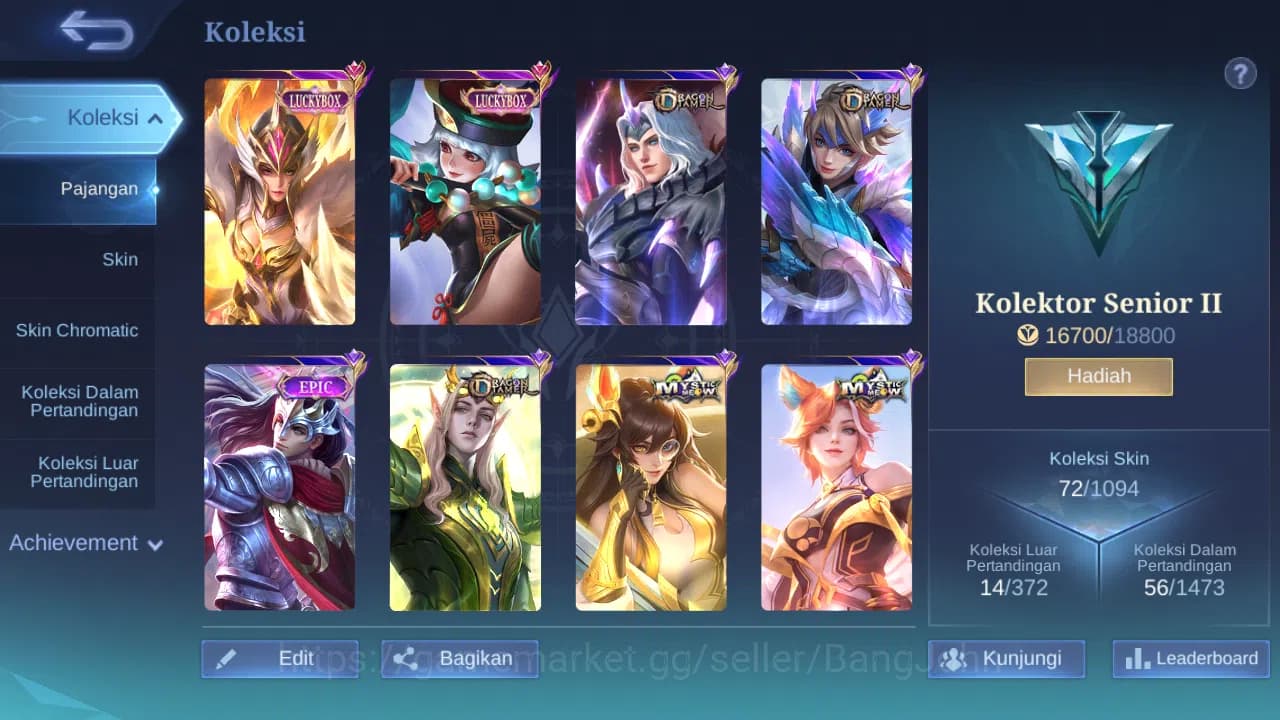Click the Leaderboard button

coord(1189,659)
